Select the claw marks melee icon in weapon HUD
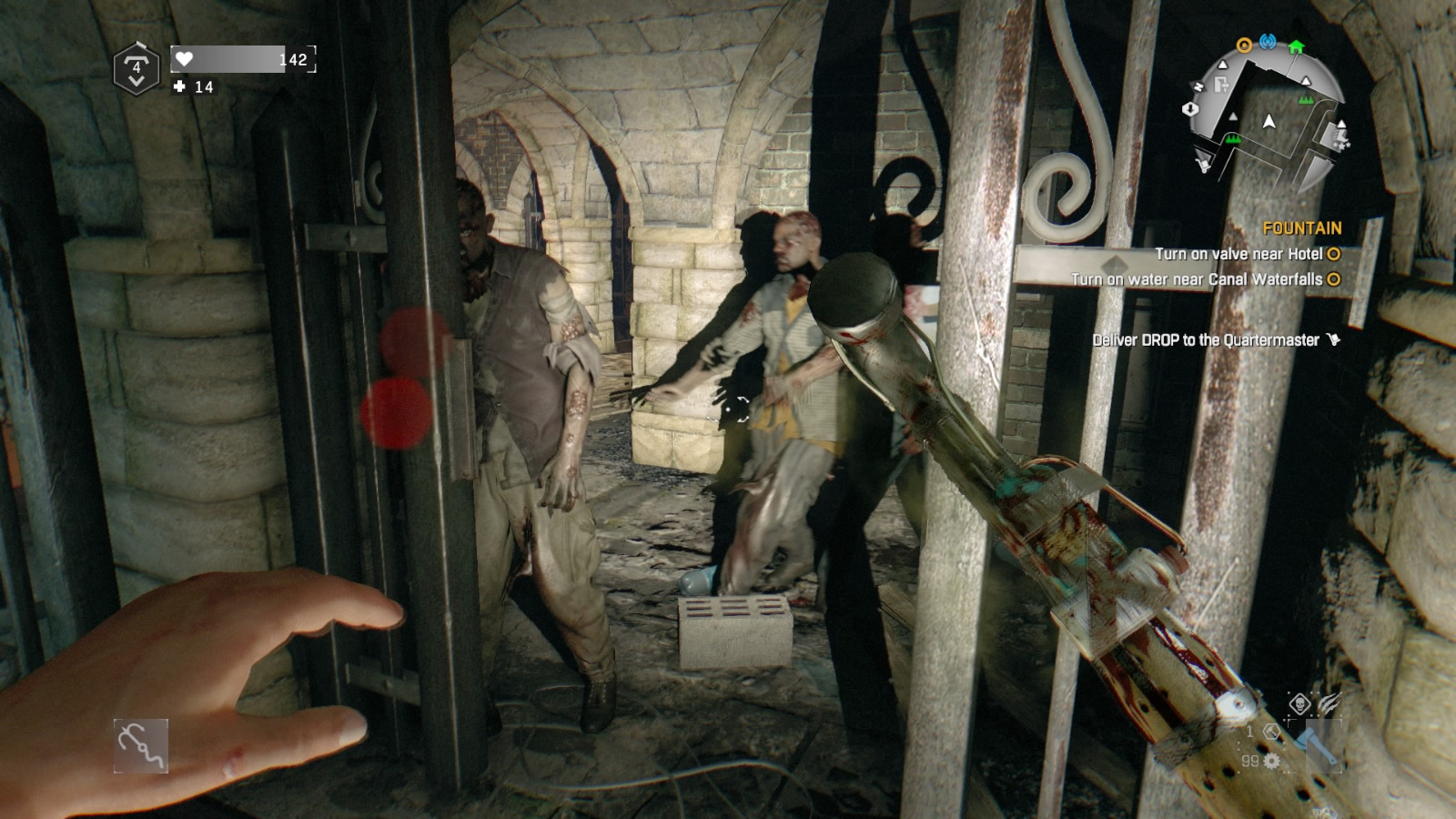Image resolution: width=1456 pixels, height=819 pixels. coord(1329,703)
